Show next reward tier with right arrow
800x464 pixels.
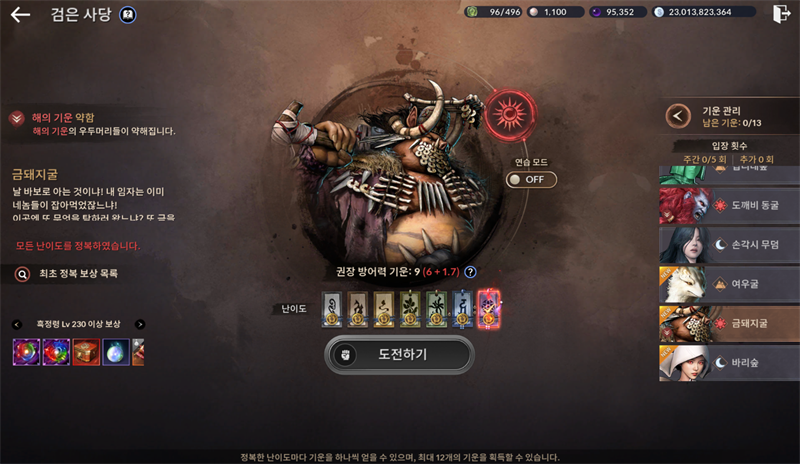[x=140, y=324]
